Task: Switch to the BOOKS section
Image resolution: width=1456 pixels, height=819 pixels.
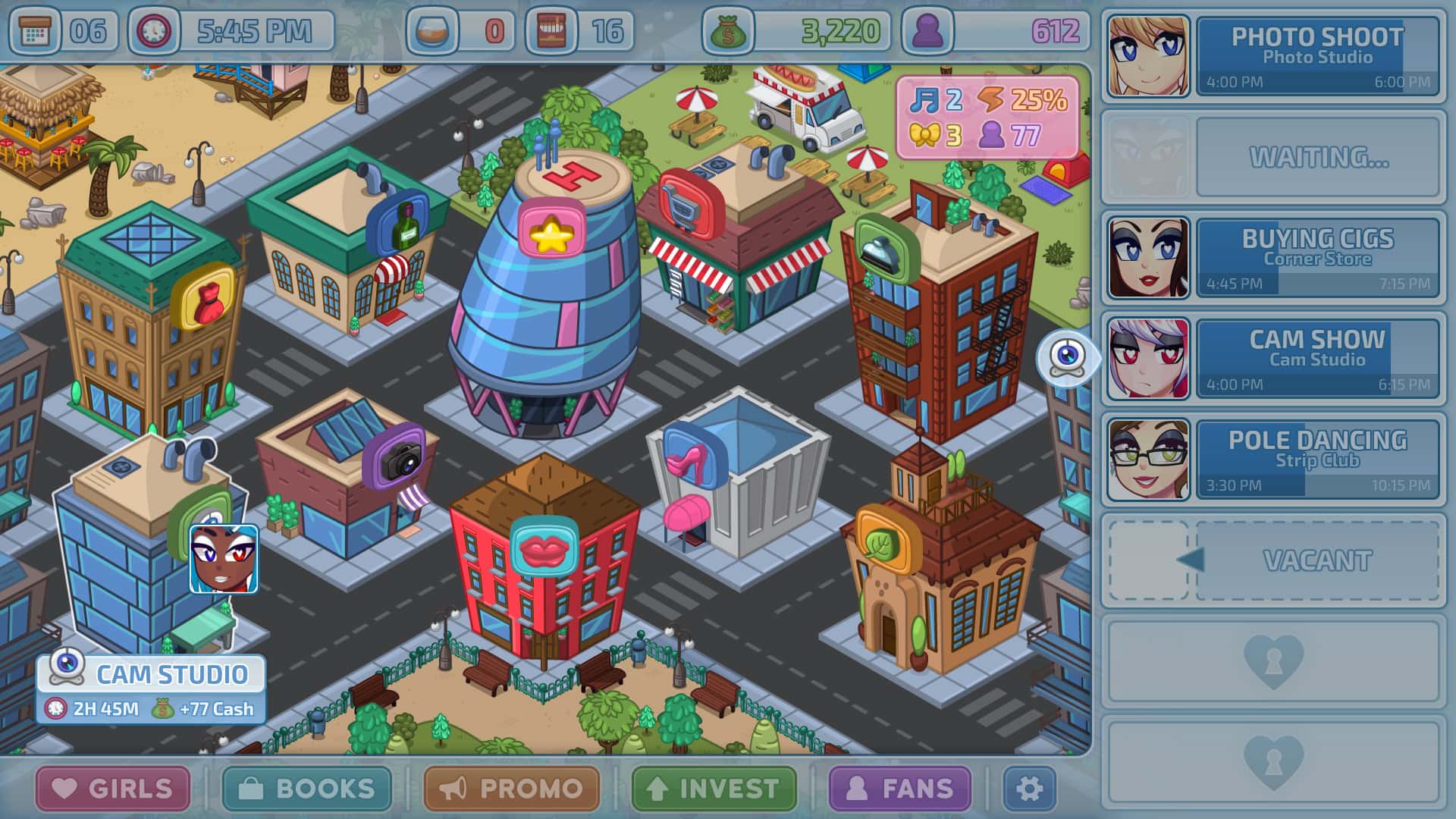Action: click(311, 789)
